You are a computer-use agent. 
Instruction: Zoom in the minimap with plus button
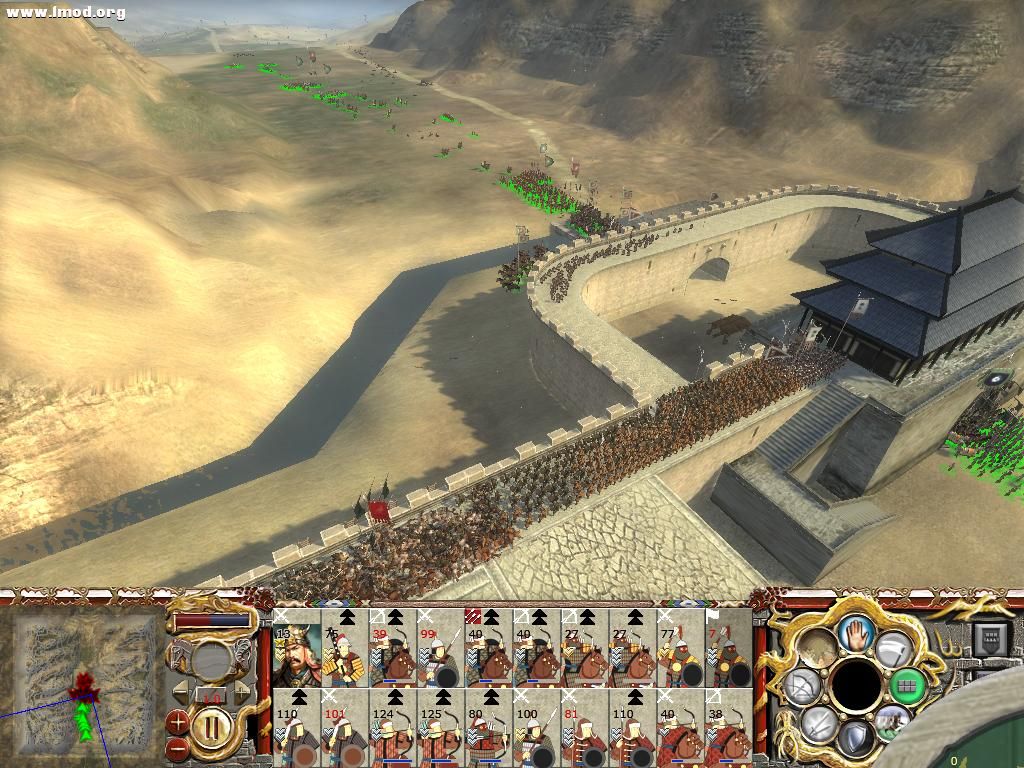point(177,720)
